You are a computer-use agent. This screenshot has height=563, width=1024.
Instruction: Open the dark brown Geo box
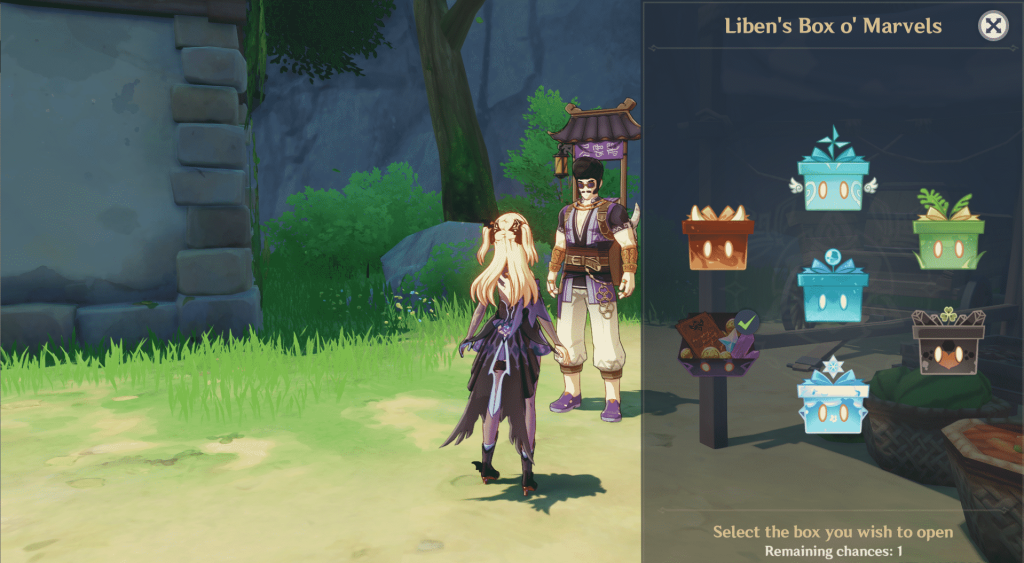tap(948, 345)
